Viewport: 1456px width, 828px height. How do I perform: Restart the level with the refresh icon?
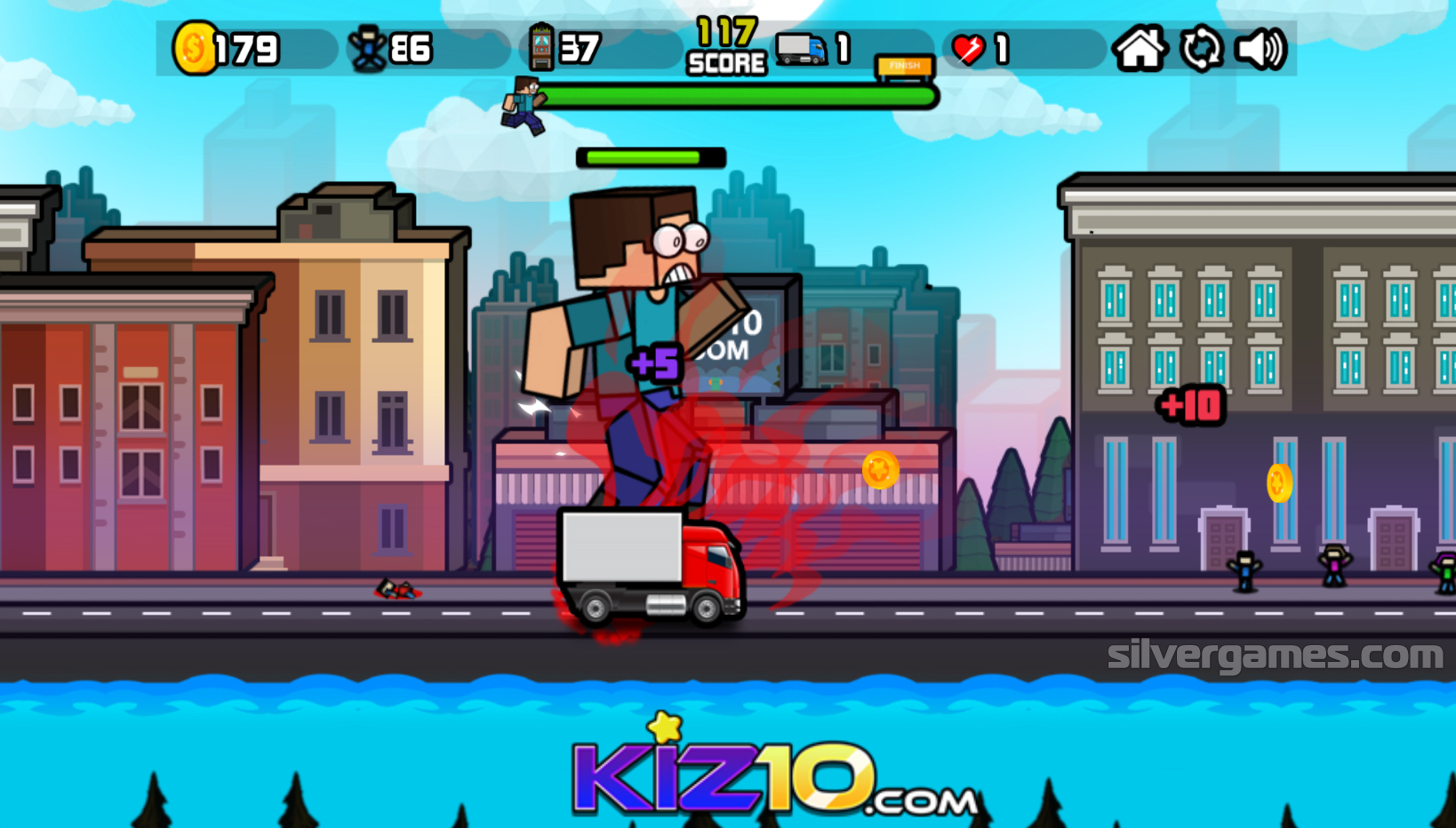1201,49
